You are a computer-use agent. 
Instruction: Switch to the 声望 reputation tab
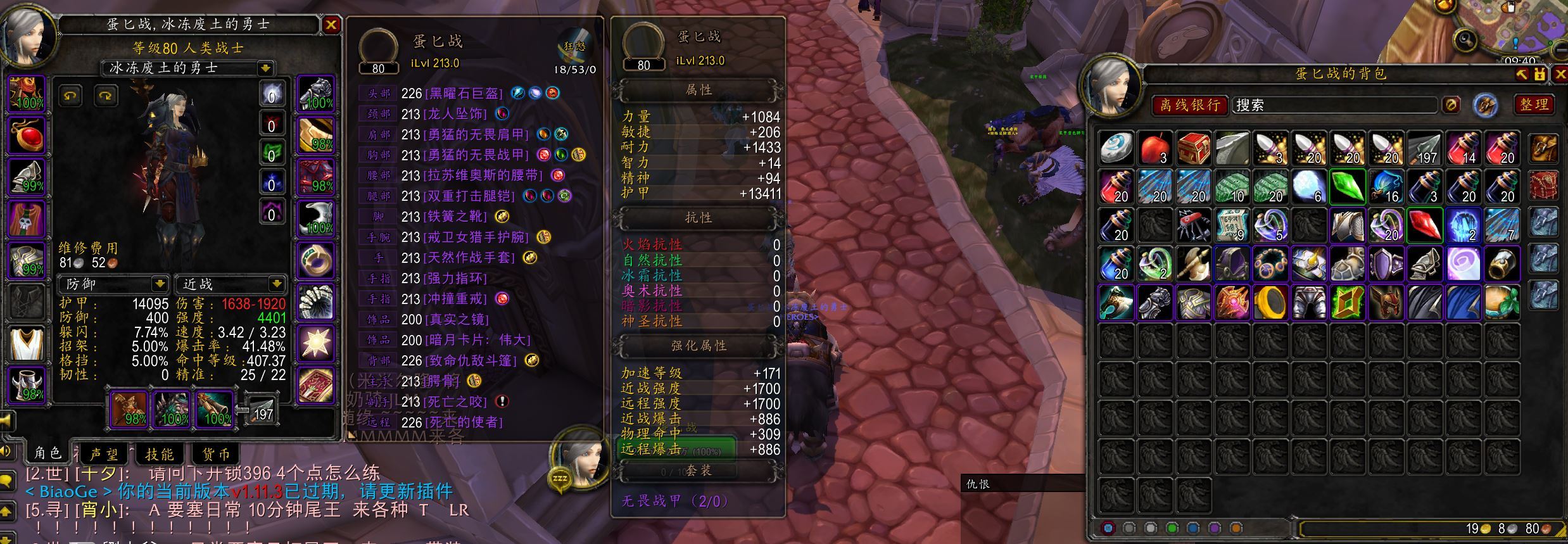[x=104, y=454]
